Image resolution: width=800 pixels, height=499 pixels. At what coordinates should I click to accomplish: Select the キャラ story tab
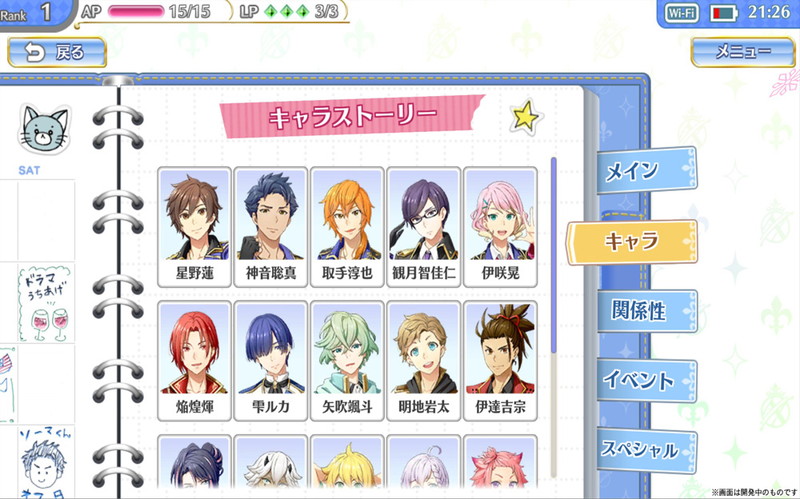pyautogui.click(x=632, y=241)
